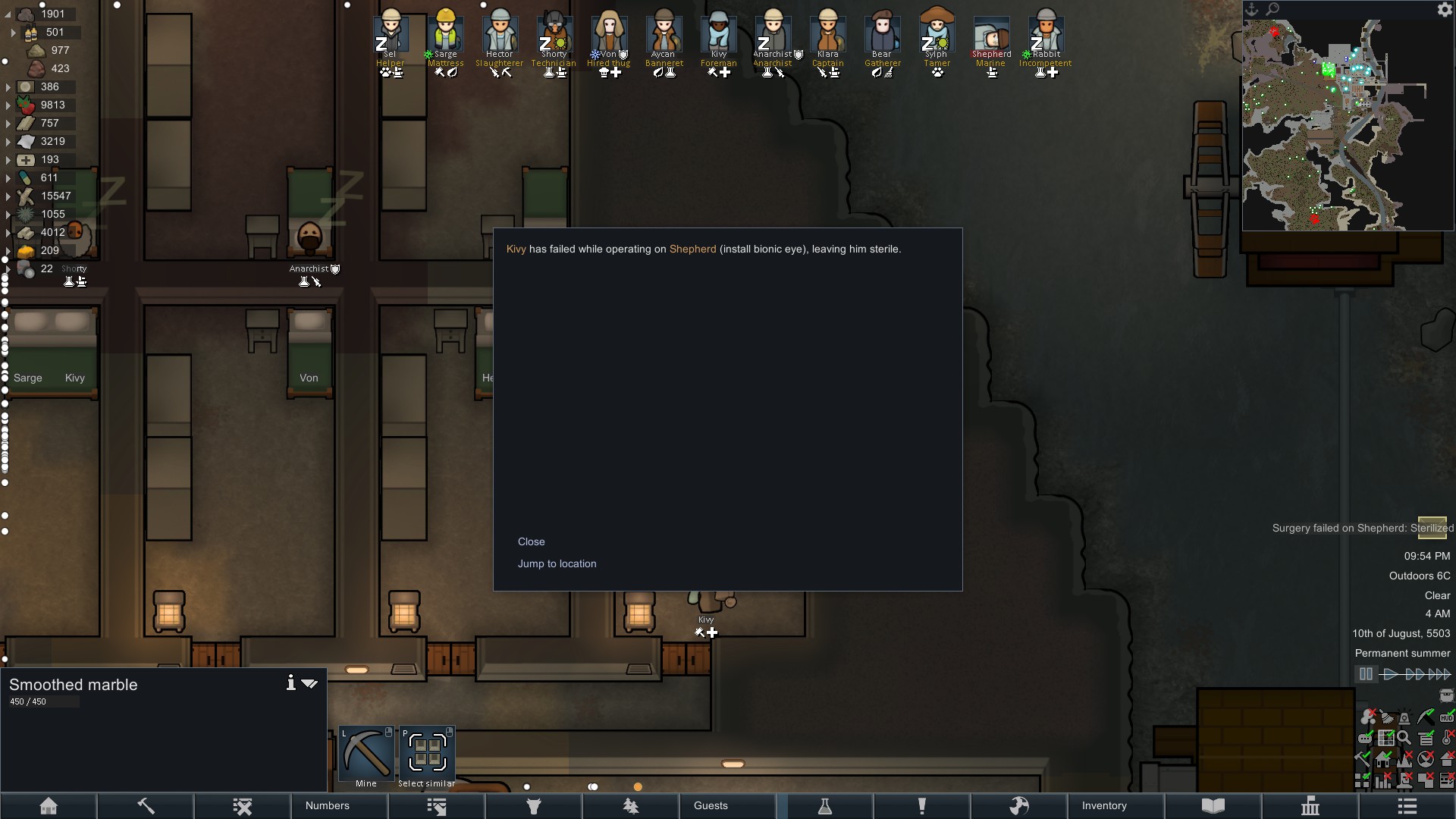Viewport: 1456px width, 819px height.
Task: Open info for Smoothed marble
Action: click(x=290, y=683)
